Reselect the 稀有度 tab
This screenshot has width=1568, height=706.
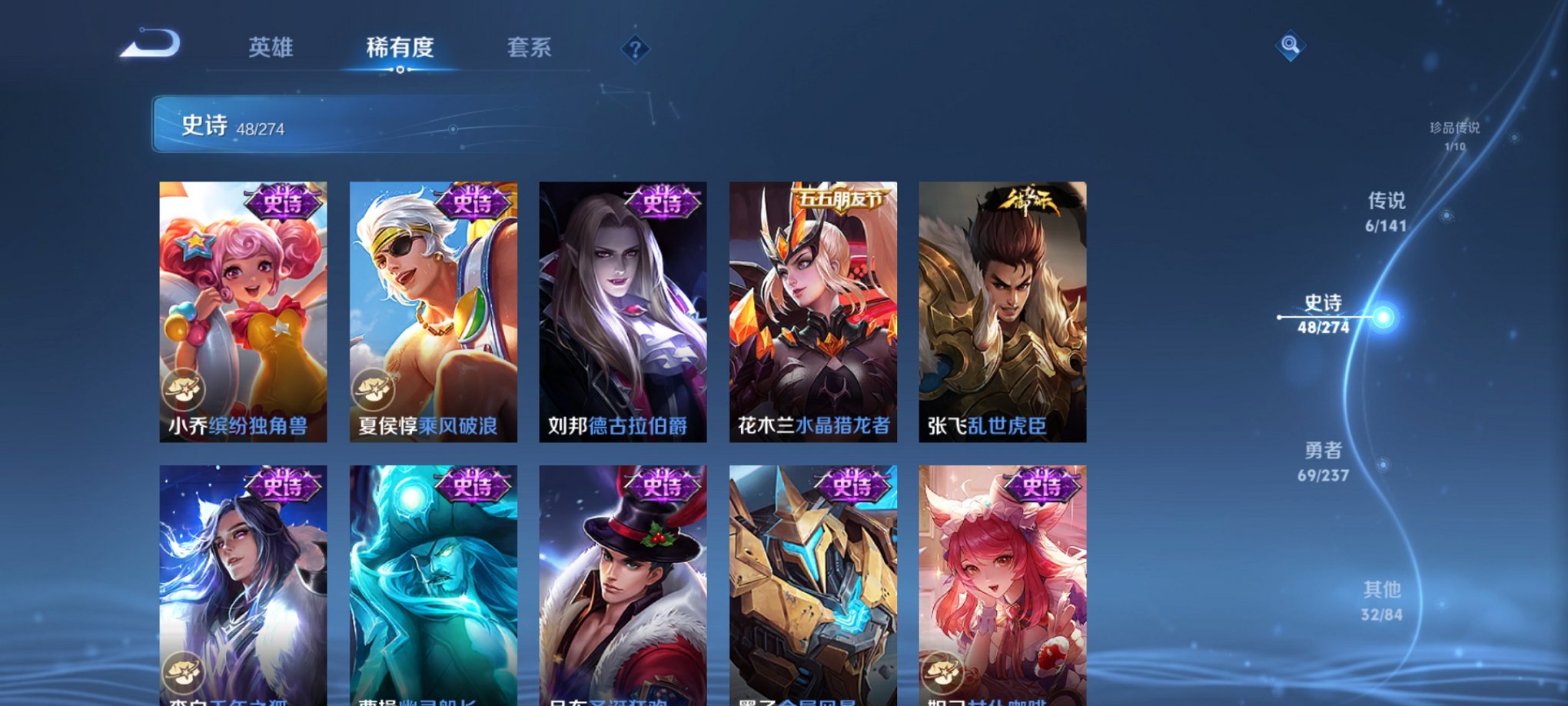(398, 48)
